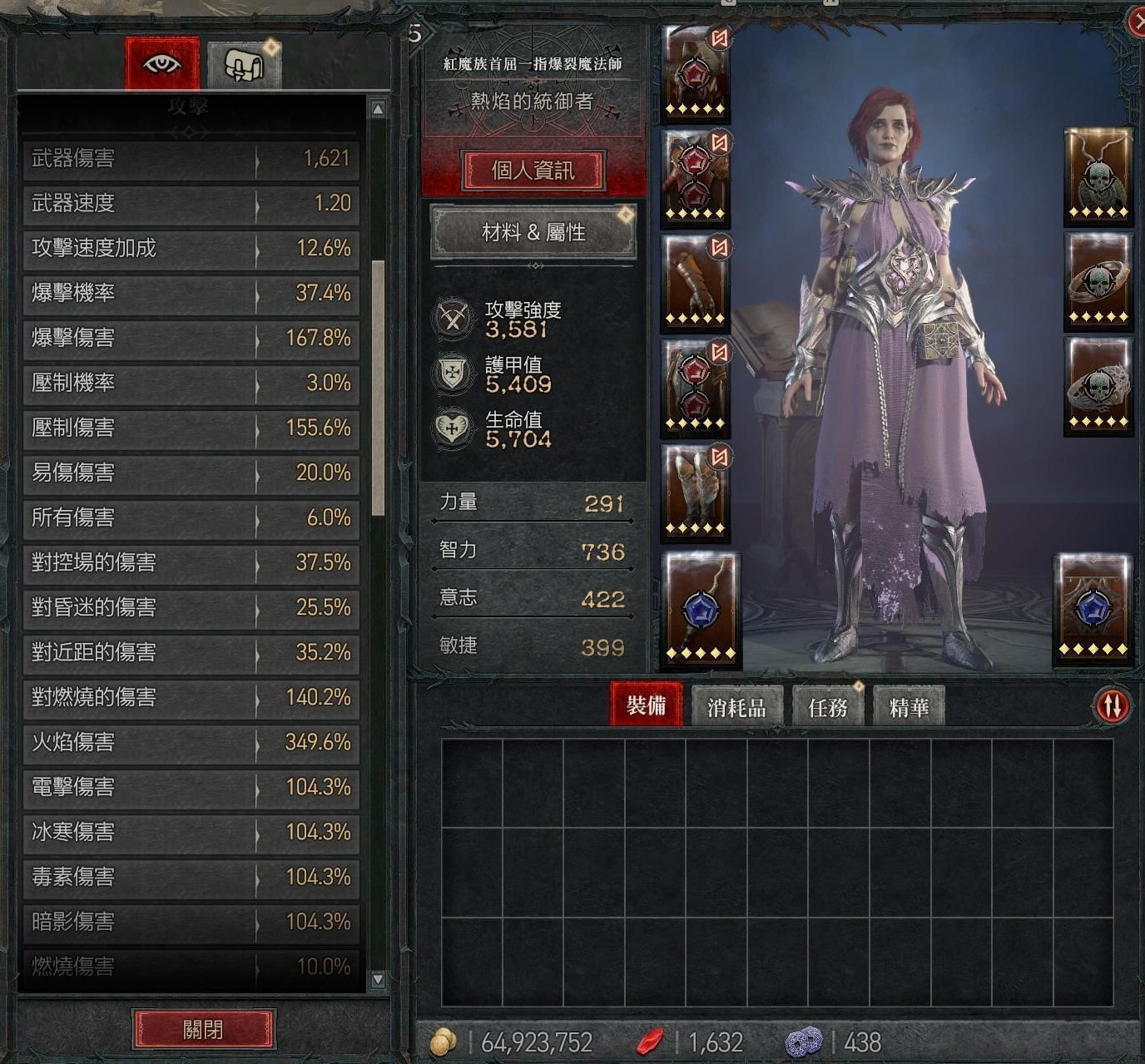The height and width of the screenshot is (1064, 1145).
Task: Select the 任務 quest items tab
Action: pyautogui.click(x=827, y=707)
